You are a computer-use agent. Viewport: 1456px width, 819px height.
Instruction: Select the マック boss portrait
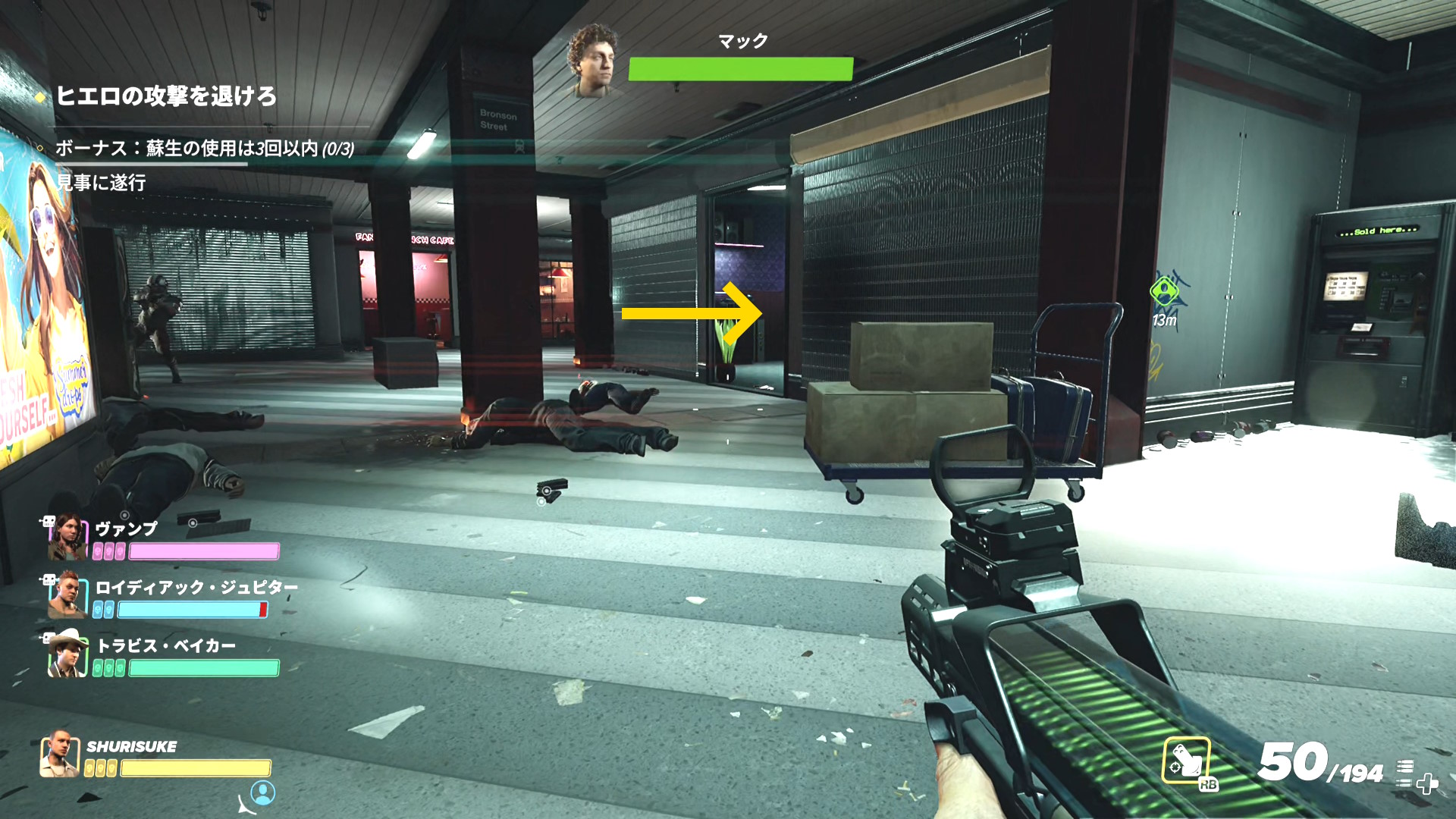pos(595,61)
